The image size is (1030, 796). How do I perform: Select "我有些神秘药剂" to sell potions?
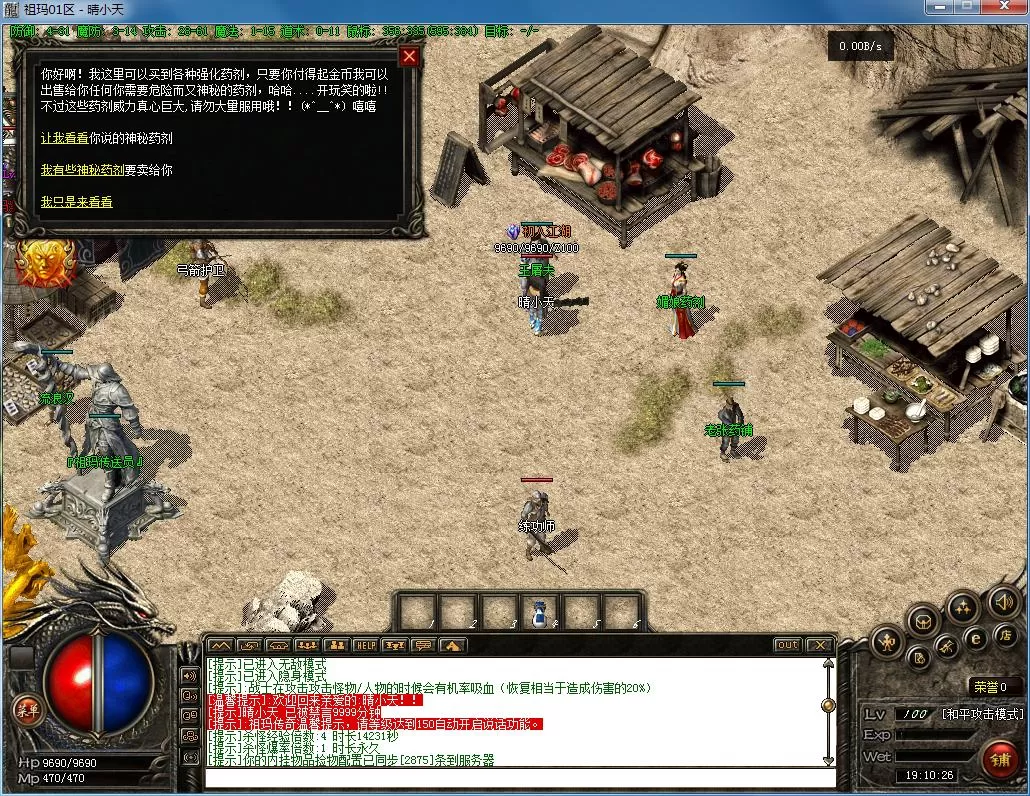coord(82,170)
